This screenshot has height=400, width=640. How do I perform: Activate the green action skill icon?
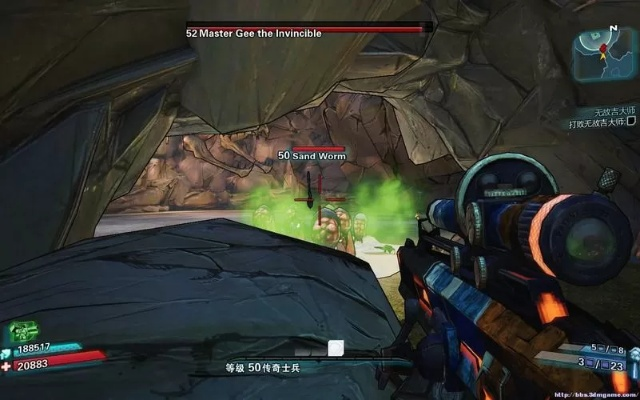tap(24, 332)
